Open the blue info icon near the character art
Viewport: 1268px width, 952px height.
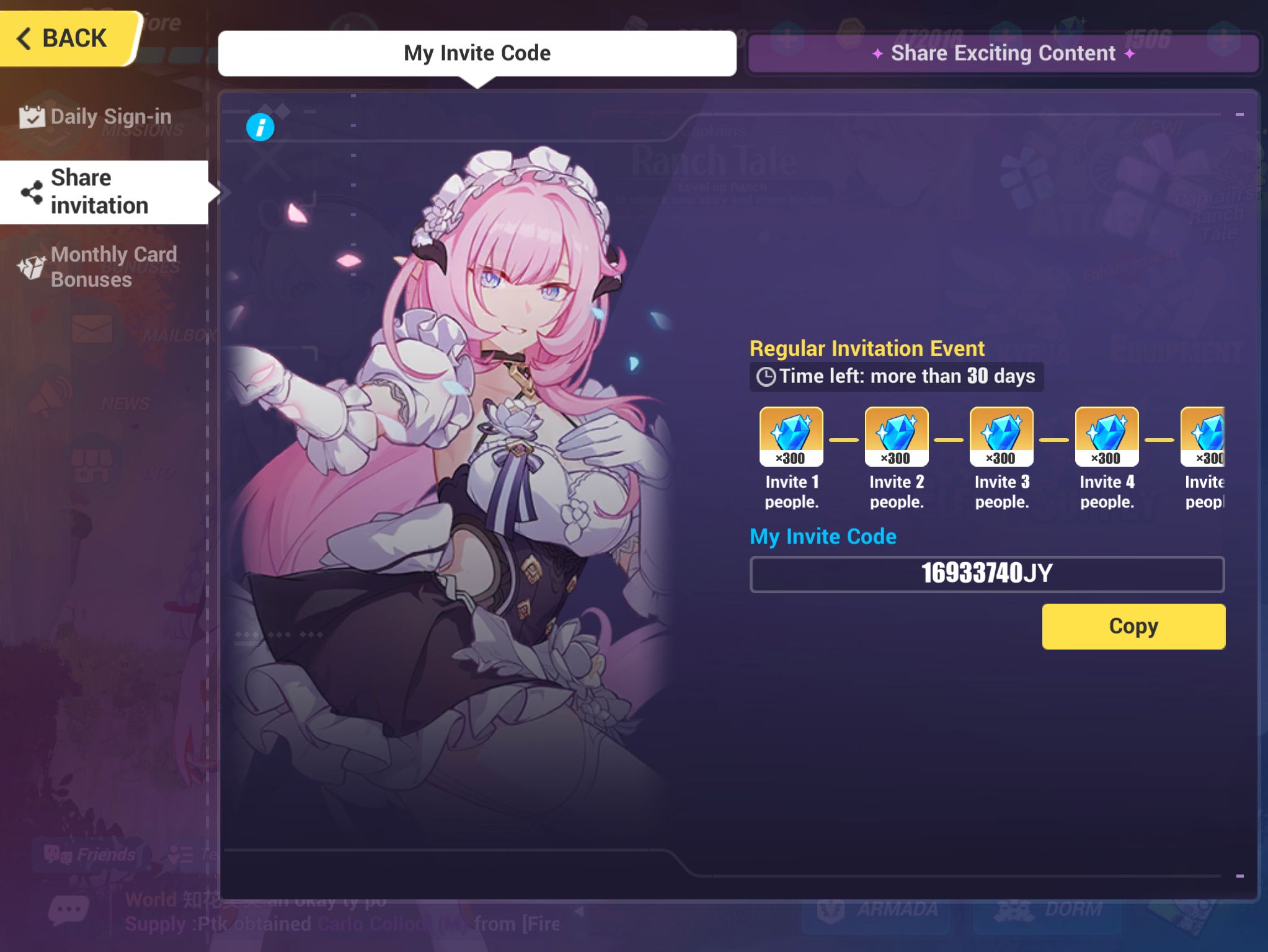(x=260, y=127)
